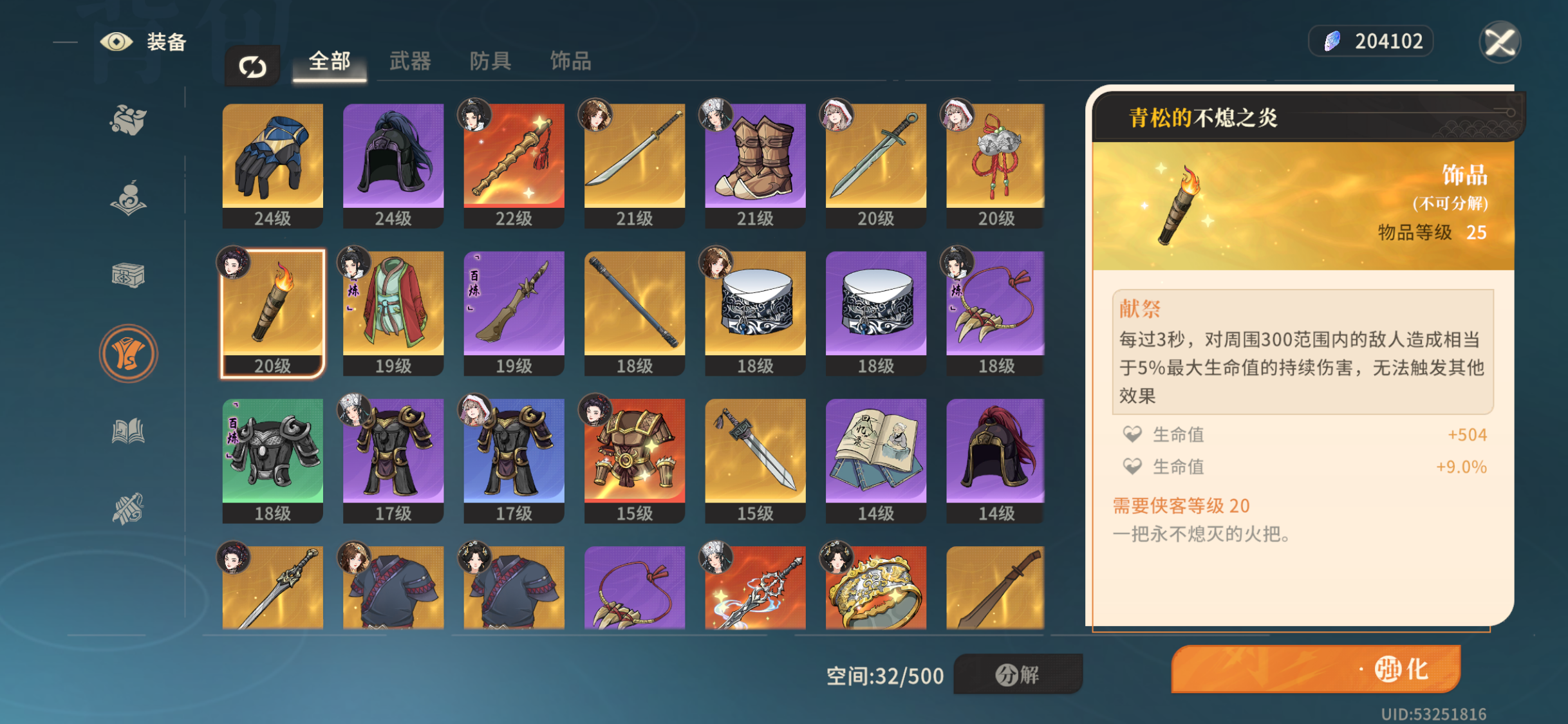Choose the level 22 red bamboo flute
The width and height of the screenshot is (1568, 724).
pyautogui.click(x=514, y=164)
